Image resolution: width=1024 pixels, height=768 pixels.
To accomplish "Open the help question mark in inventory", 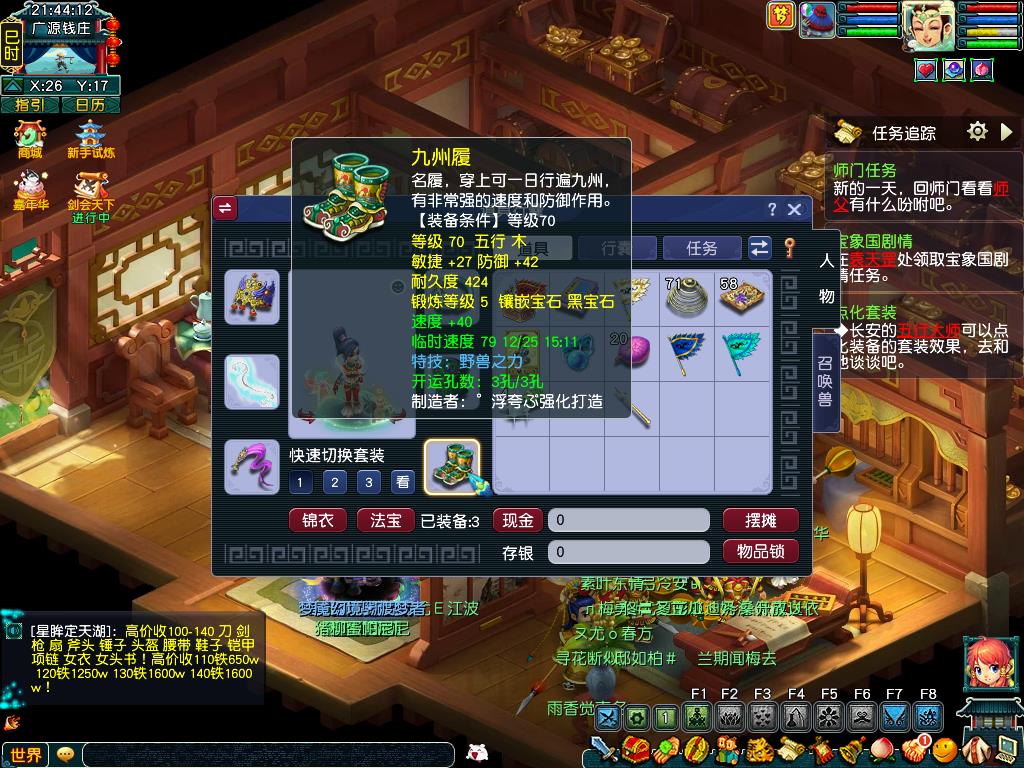I will 772,209.
